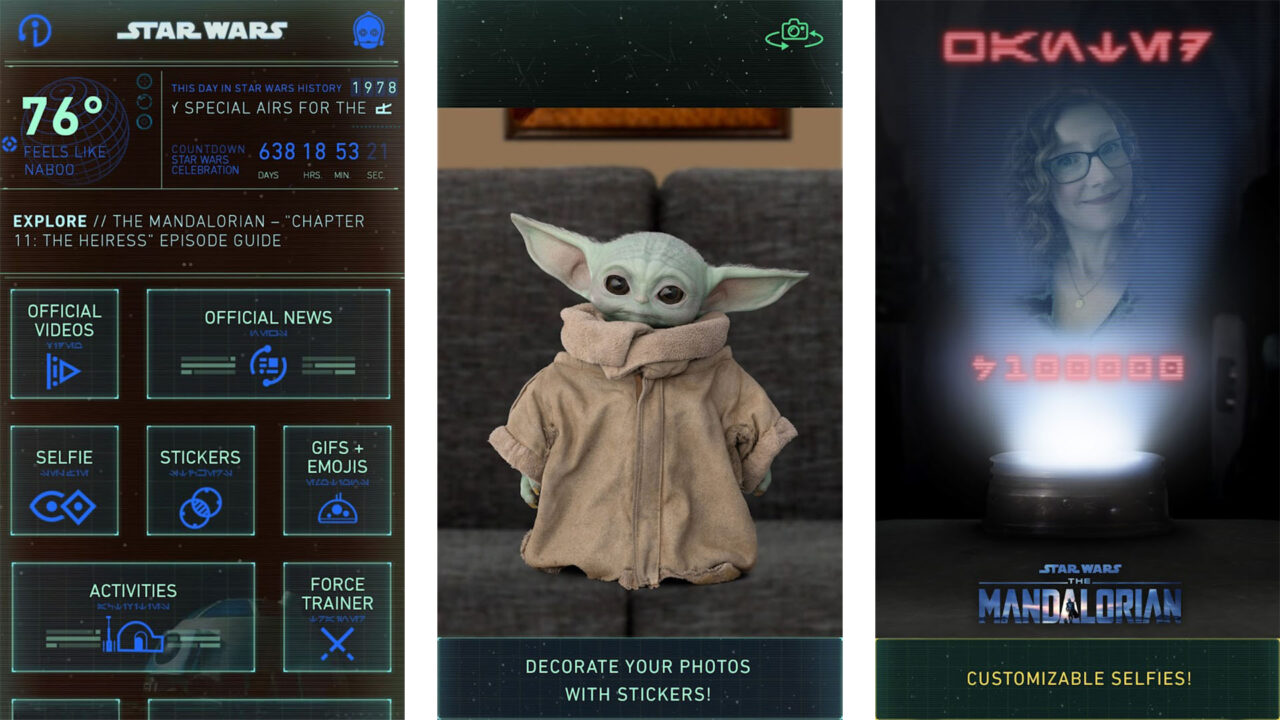Expand the This Day in Star Wars History ticker
The image size is (1280, 720).
279,97
